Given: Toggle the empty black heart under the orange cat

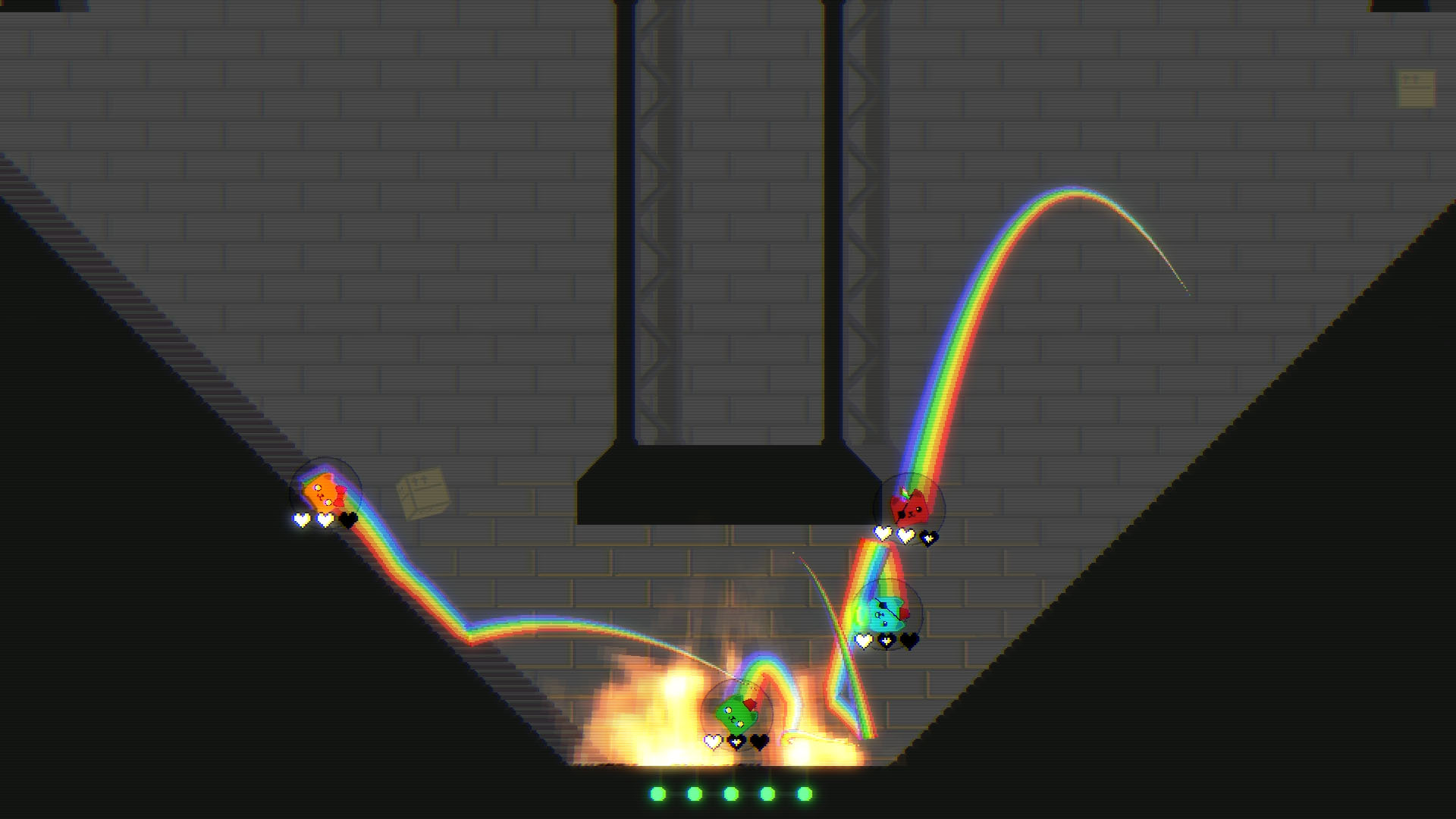Looking at the screenshot, I should tap(349, 521).
